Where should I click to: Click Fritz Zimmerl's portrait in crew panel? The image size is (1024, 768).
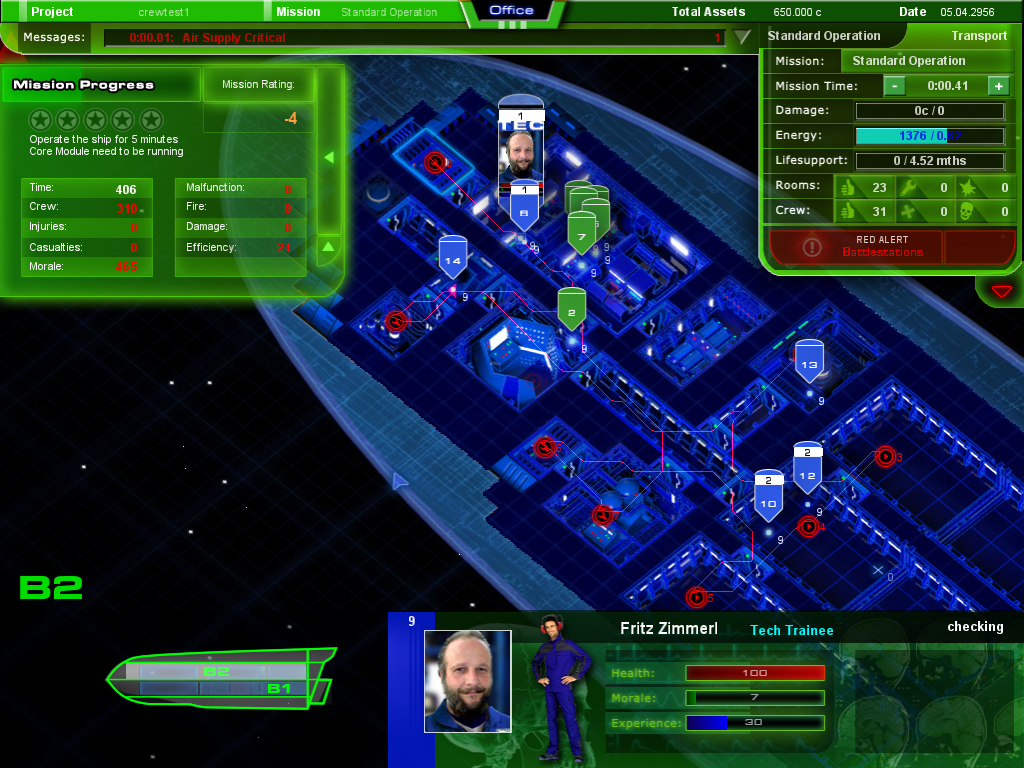pos(467,667)
